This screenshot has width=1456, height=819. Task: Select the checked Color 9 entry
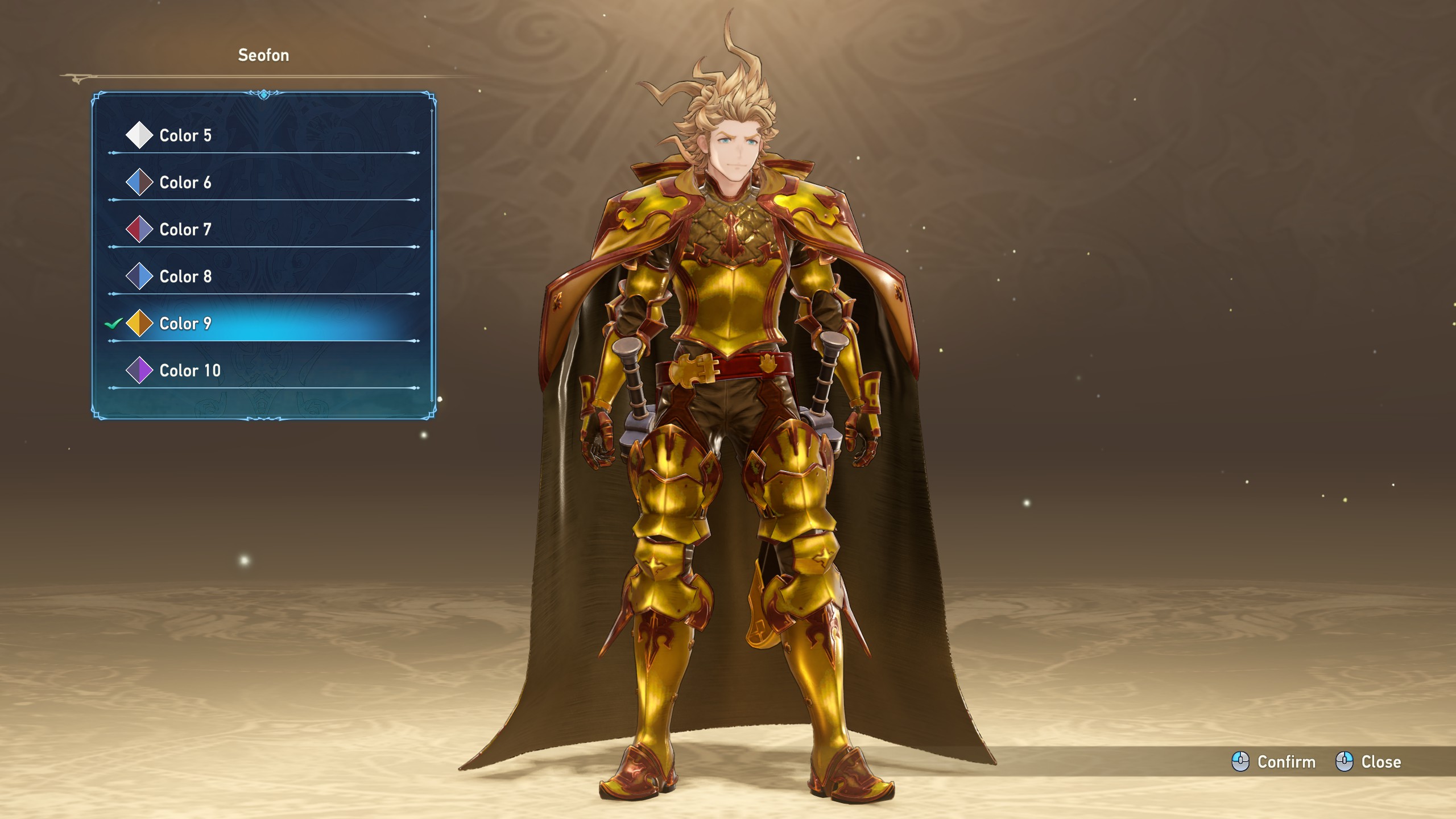(x=185, y=324)
